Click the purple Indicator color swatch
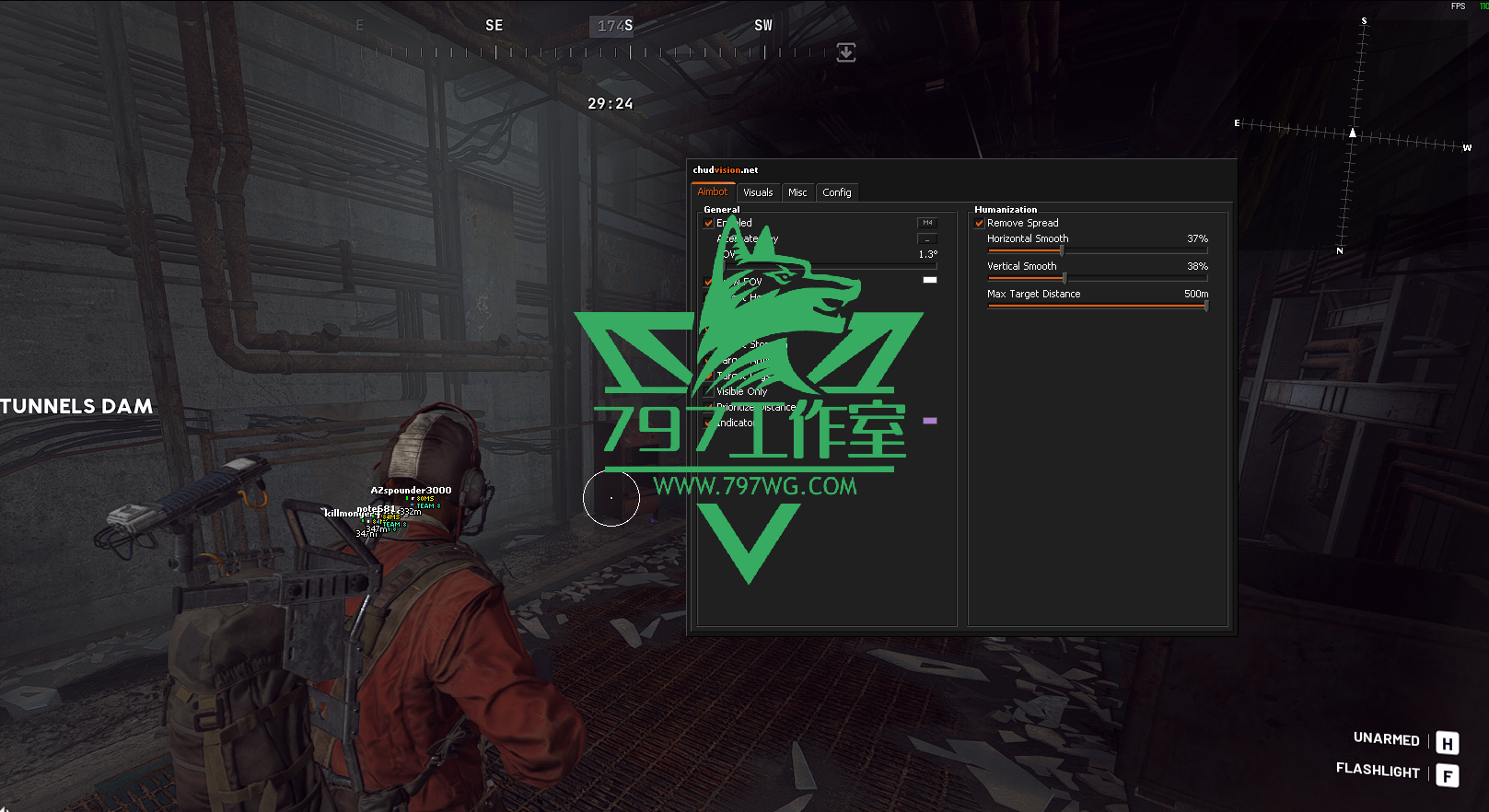Image resolution: width=1489 pixels, height=812 pixels. pos(930,420)
